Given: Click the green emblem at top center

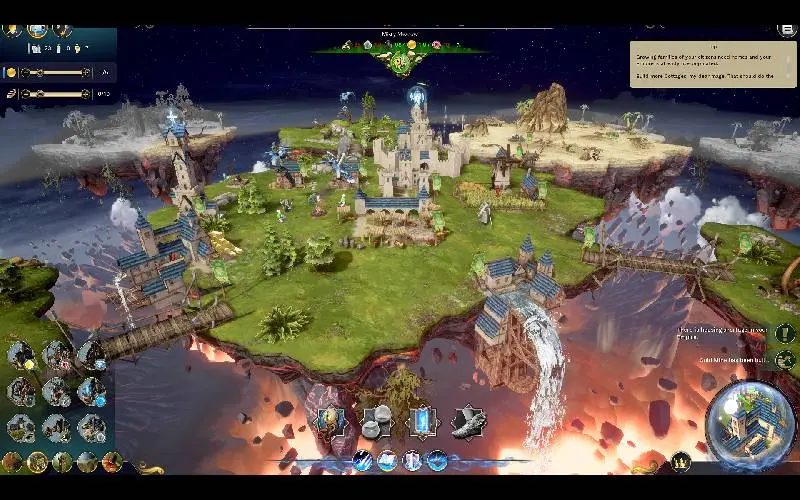Looking at the screenshot, I should pos(401,62).
